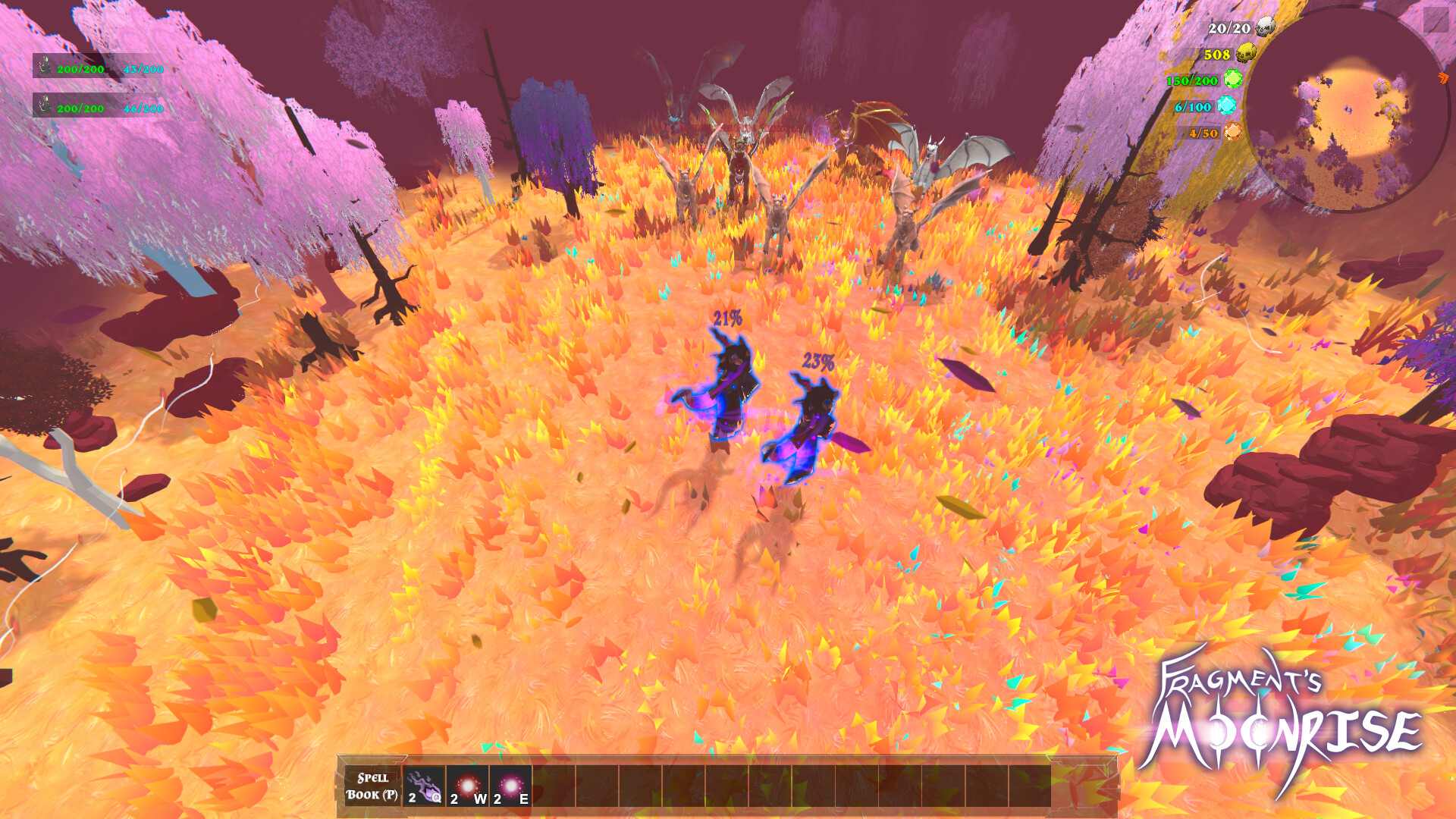Click the 150/200 green resource counter
Screen dimensions: 1456x819
pyautogui.click(x=1191, y=81)
